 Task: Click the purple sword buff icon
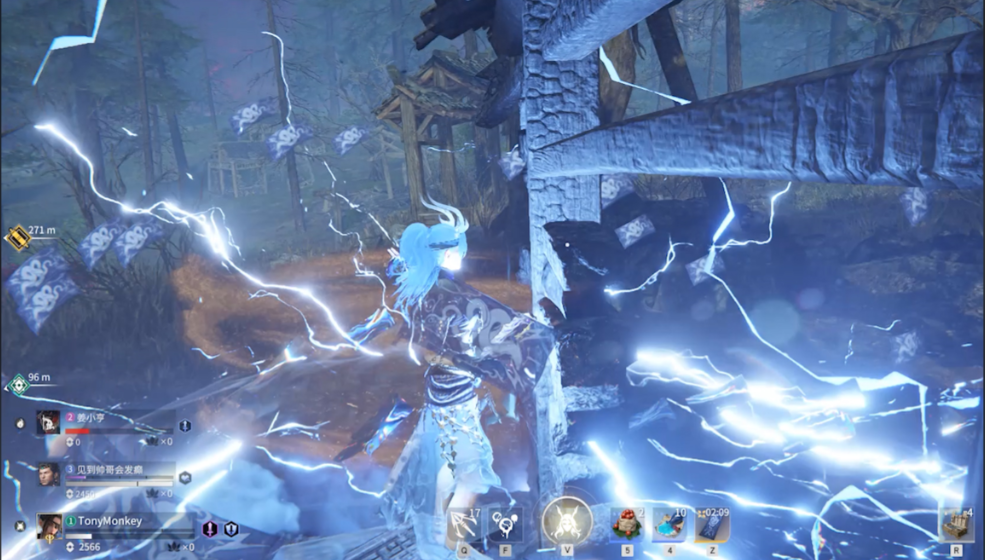pyautogui.click(x=210, y=529)
